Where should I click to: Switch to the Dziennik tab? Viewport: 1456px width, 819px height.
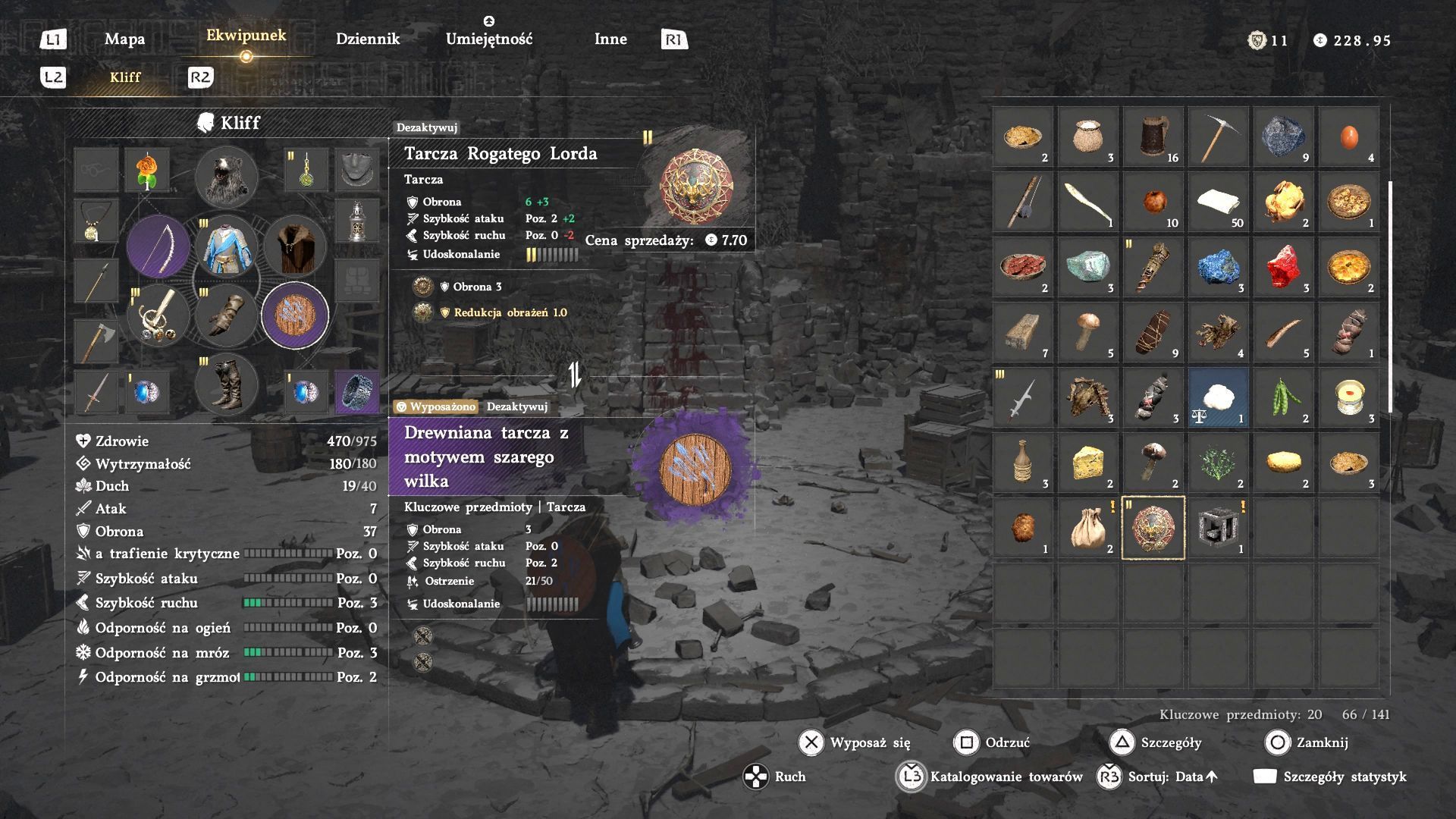point(367,39)
